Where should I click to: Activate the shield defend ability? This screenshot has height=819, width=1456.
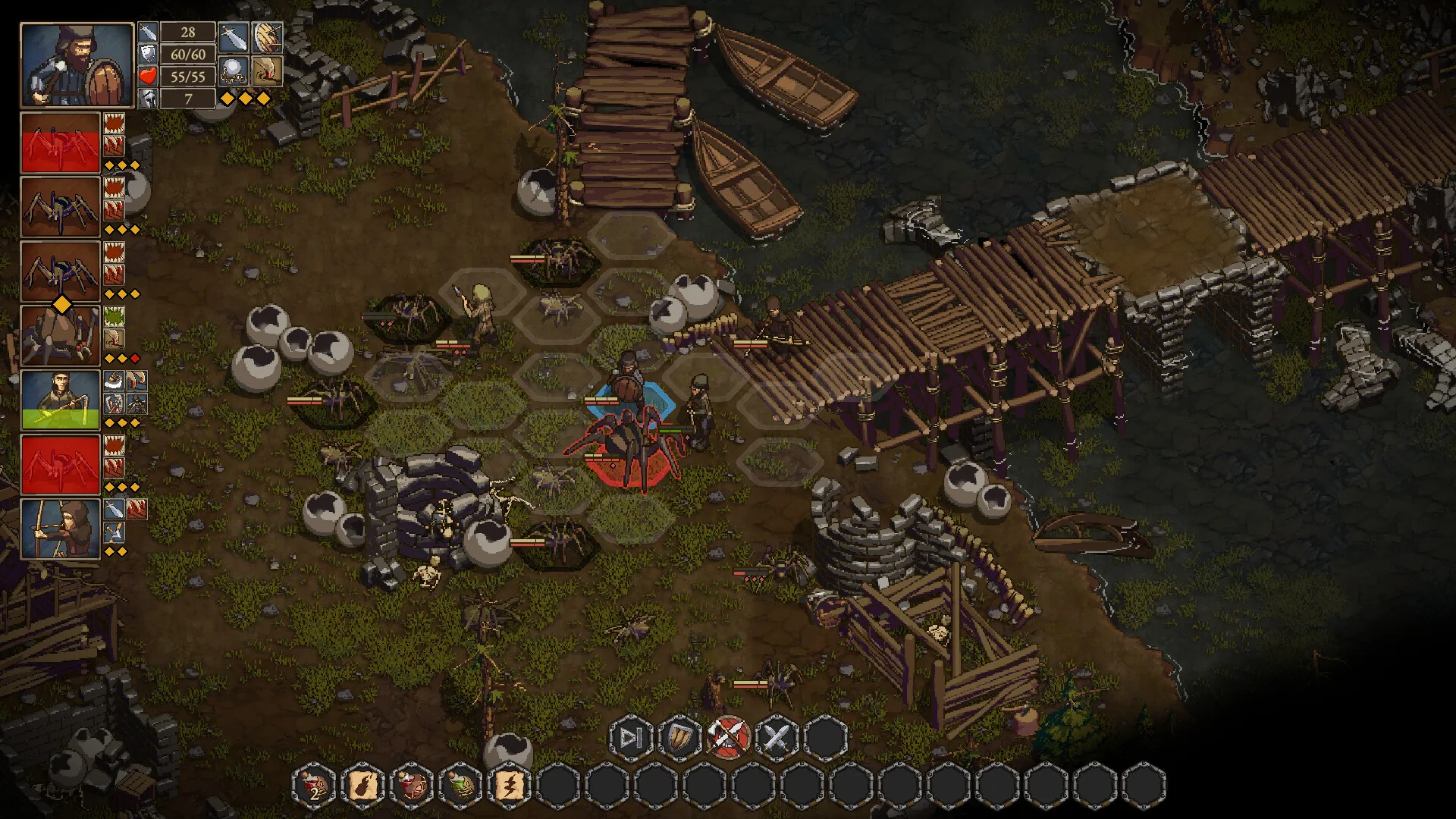(x=679, y=736)
